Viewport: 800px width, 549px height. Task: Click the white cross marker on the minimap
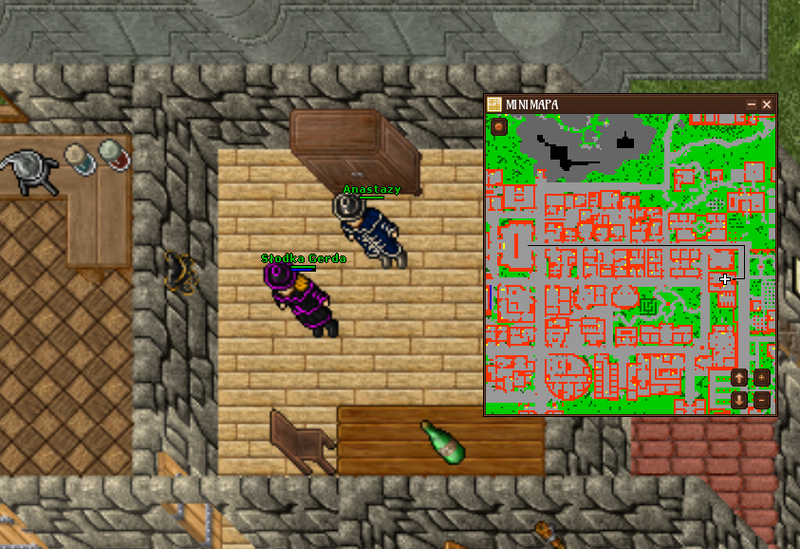click(x=726, y=280)
